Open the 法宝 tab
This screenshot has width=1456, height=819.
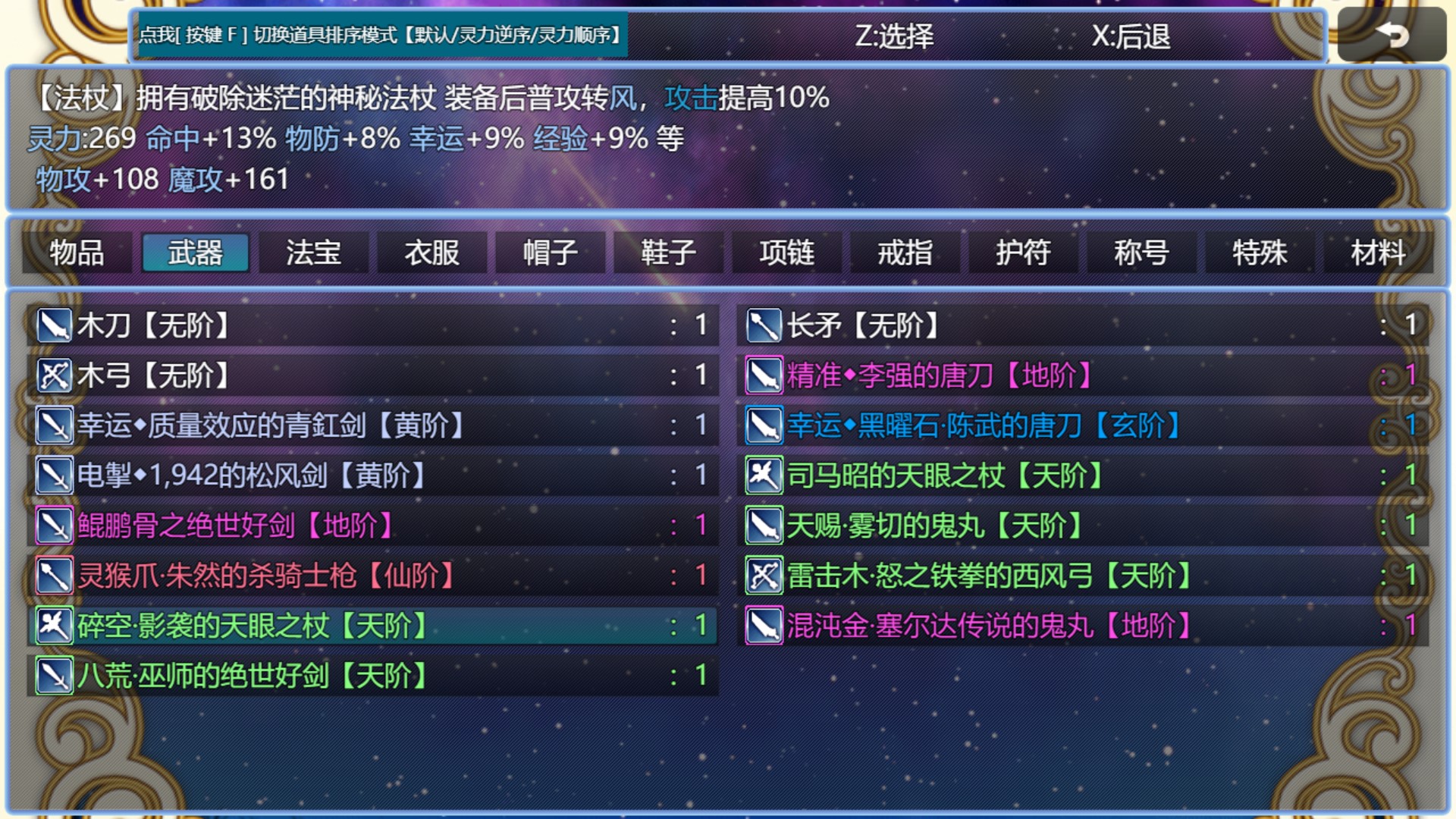(x=312, y=253)
